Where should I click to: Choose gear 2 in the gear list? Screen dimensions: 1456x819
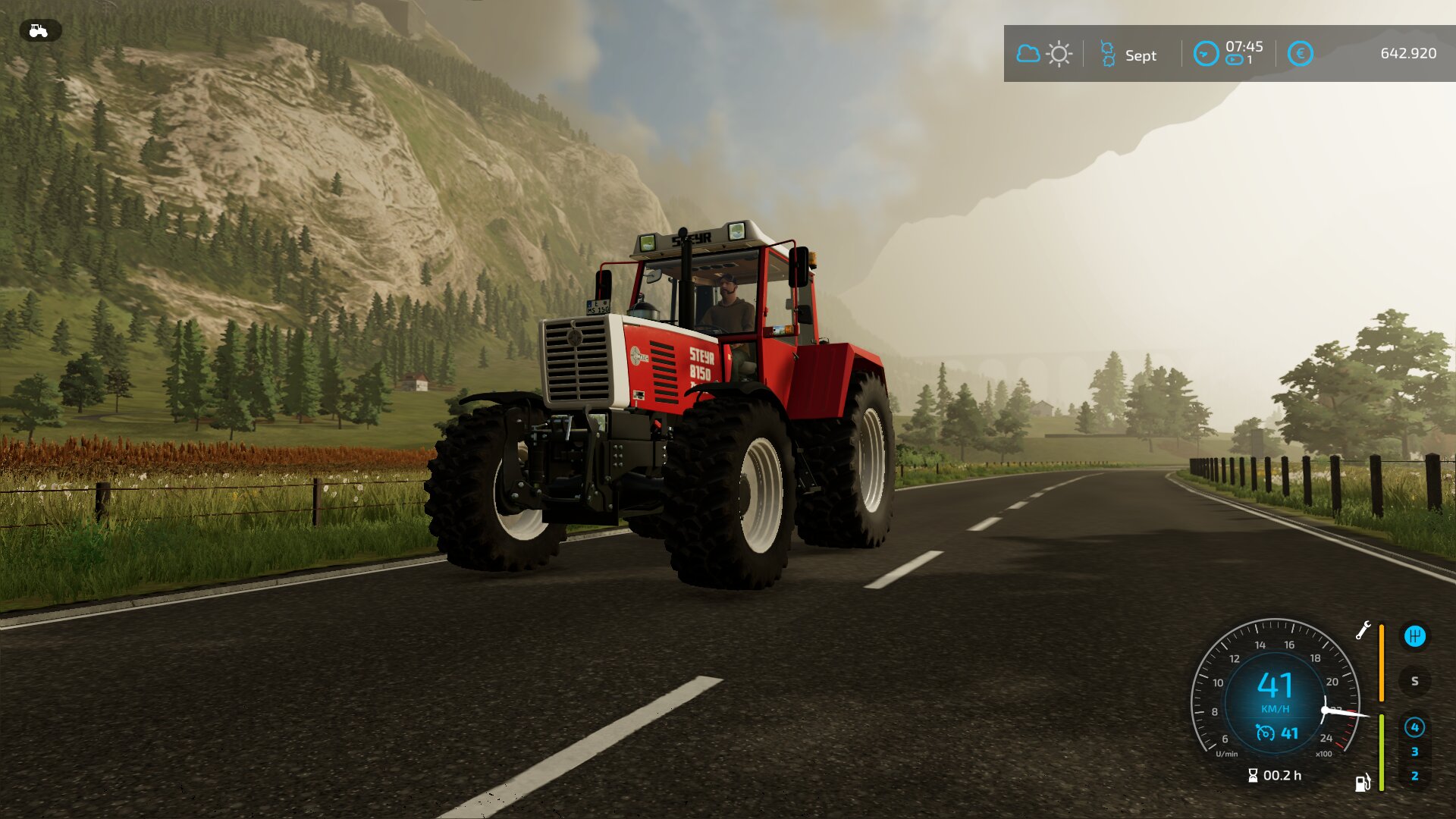pos(1414,776)
